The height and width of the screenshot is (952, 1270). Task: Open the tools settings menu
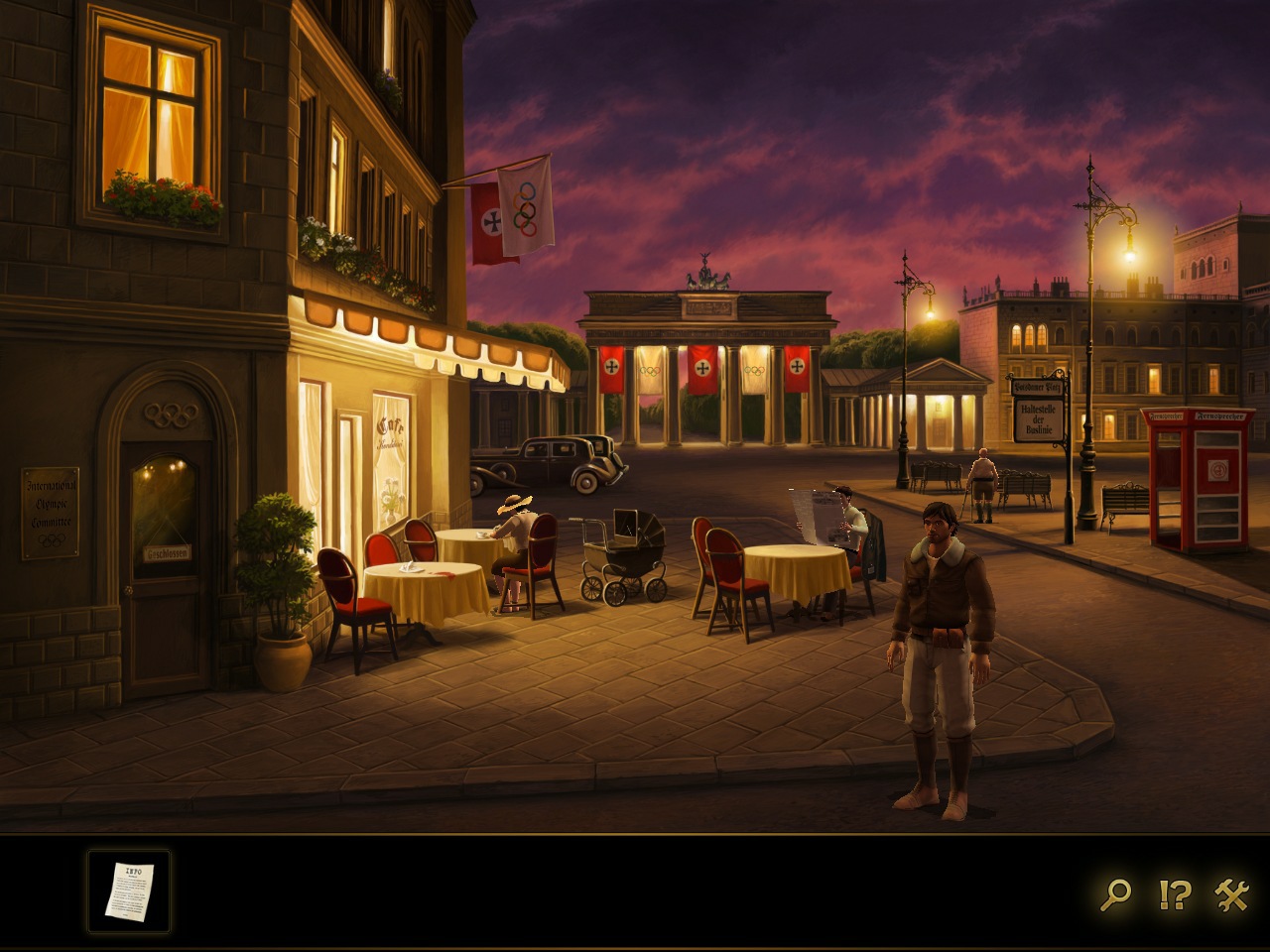coord(1231,894)
